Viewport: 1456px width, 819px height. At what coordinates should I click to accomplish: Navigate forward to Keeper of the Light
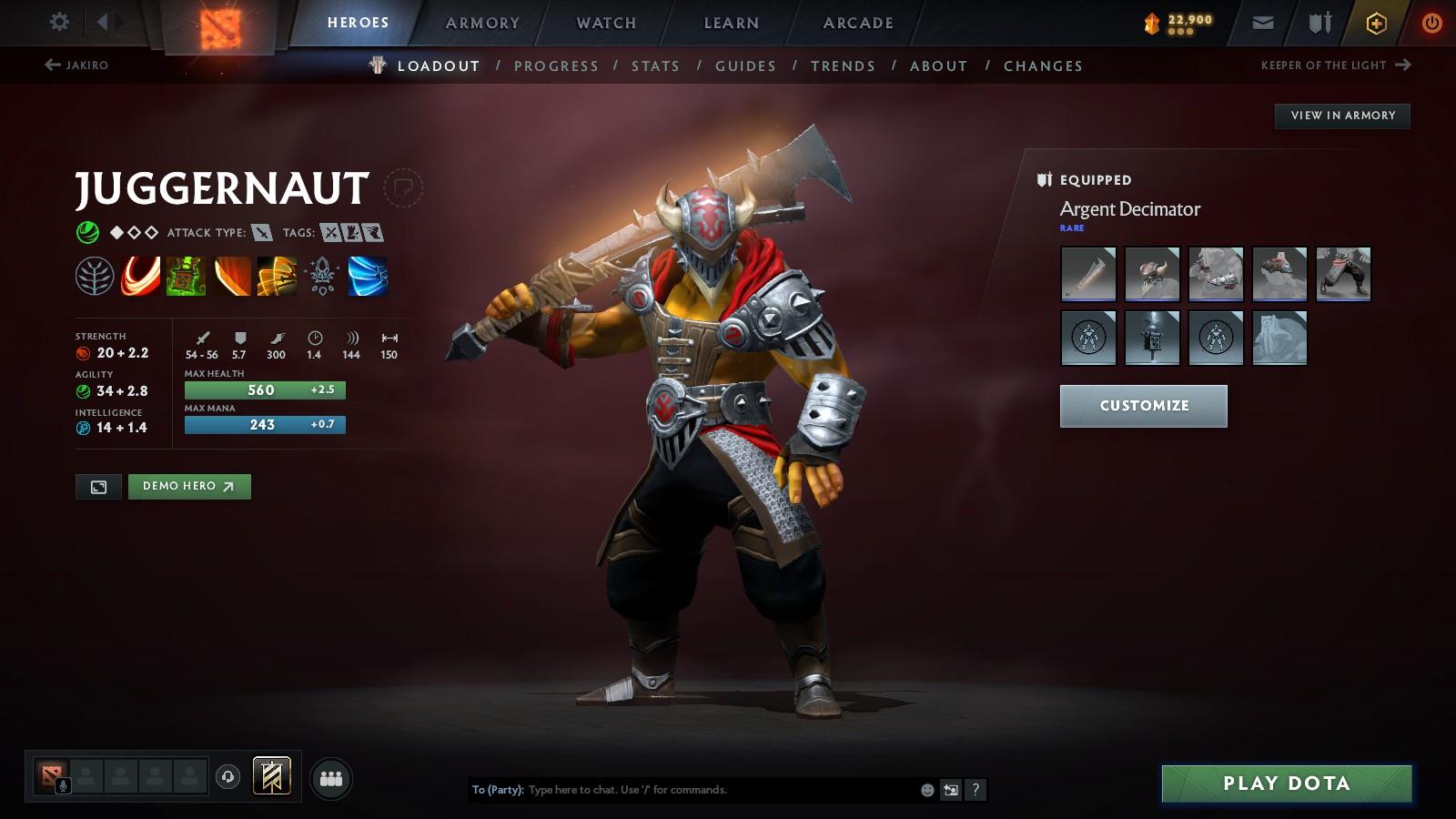pos(1333,66)
